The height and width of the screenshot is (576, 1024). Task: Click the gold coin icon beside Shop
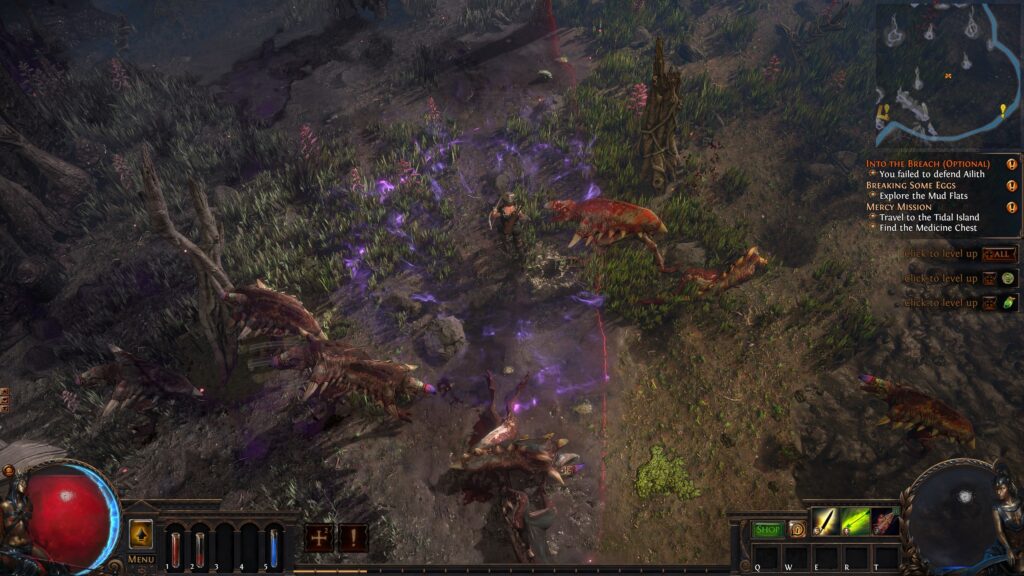797,529
